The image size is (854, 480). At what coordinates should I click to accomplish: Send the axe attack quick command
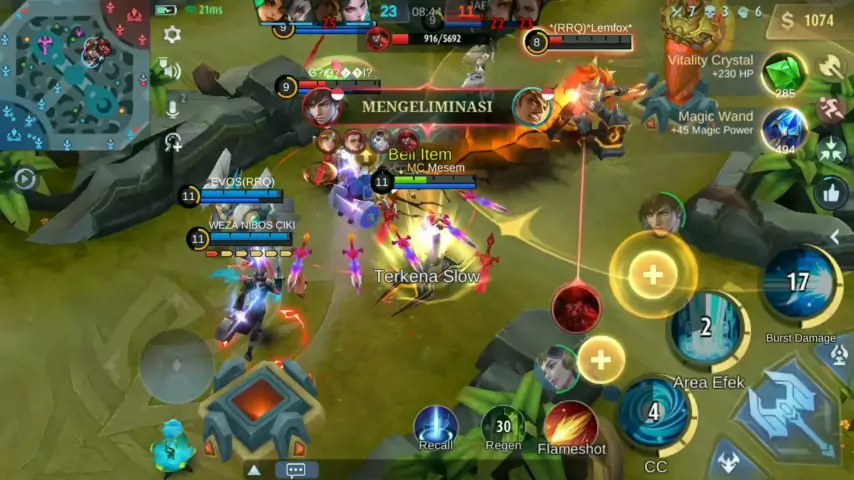pyautogui.click(x=831, y=66)
